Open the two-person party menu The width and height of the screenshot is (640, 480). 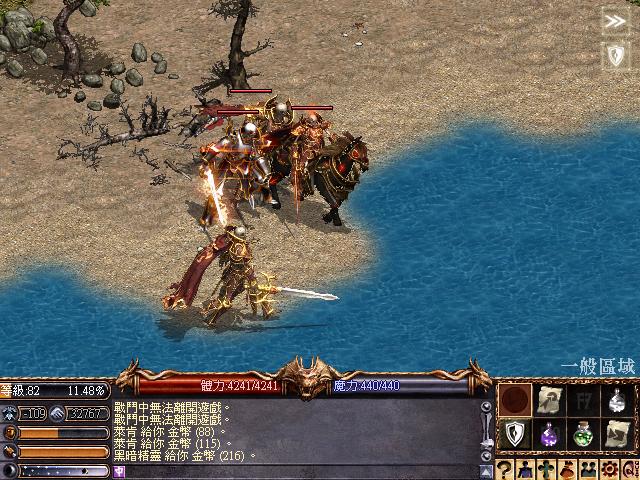tap(587, 469)
